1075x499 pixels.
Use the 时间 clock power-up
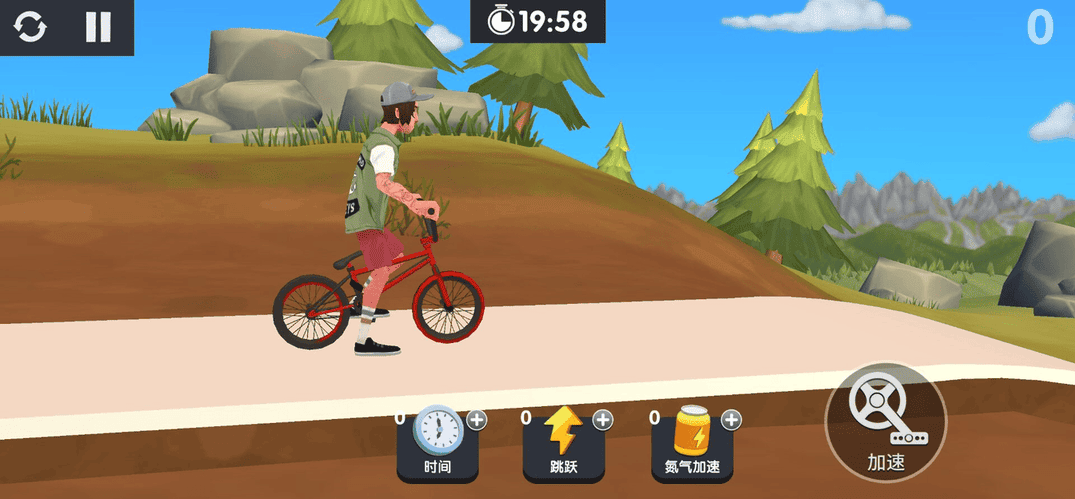point(437,443)
